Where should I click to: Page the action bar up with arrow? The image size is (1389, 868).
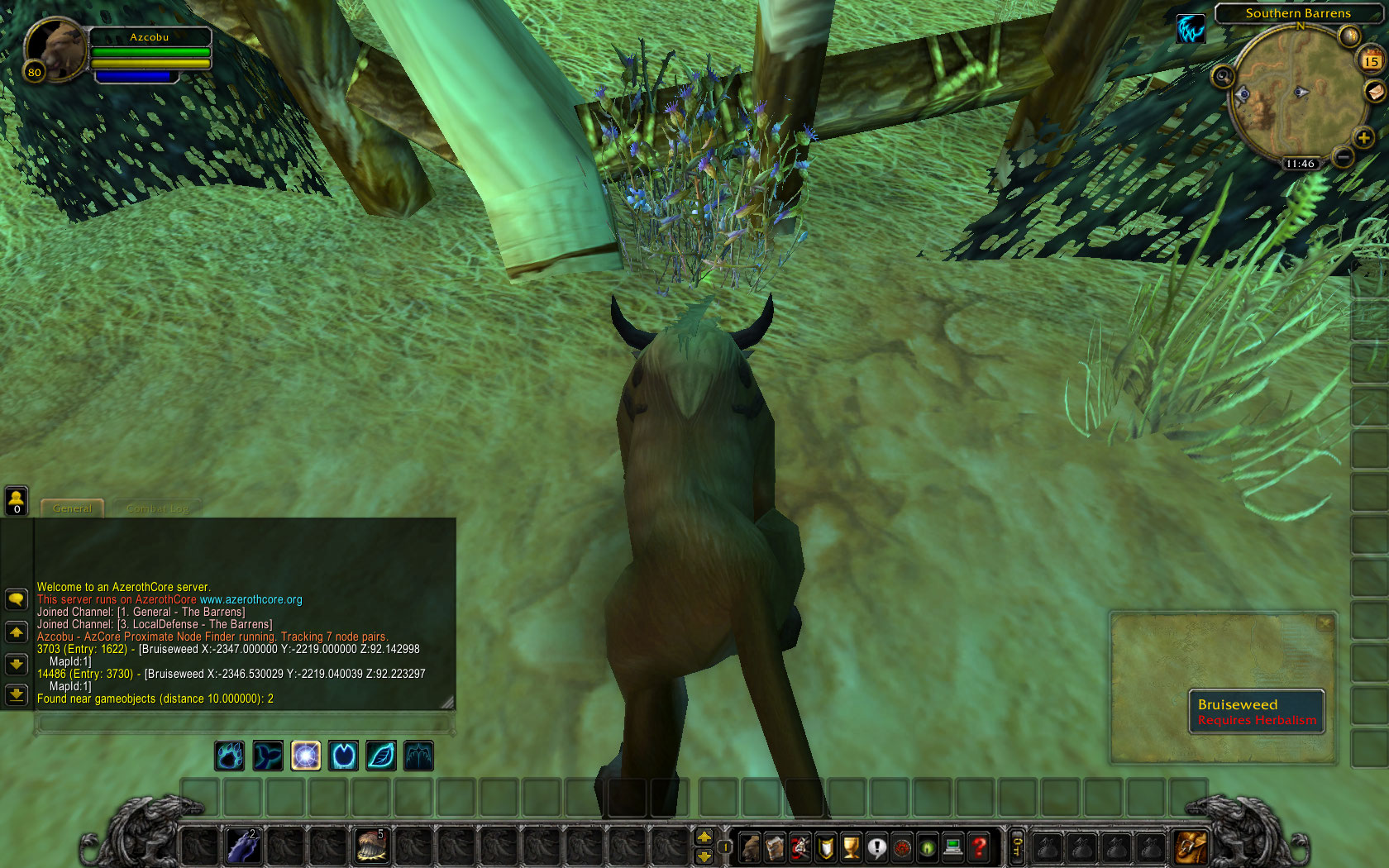click(704, 837)
